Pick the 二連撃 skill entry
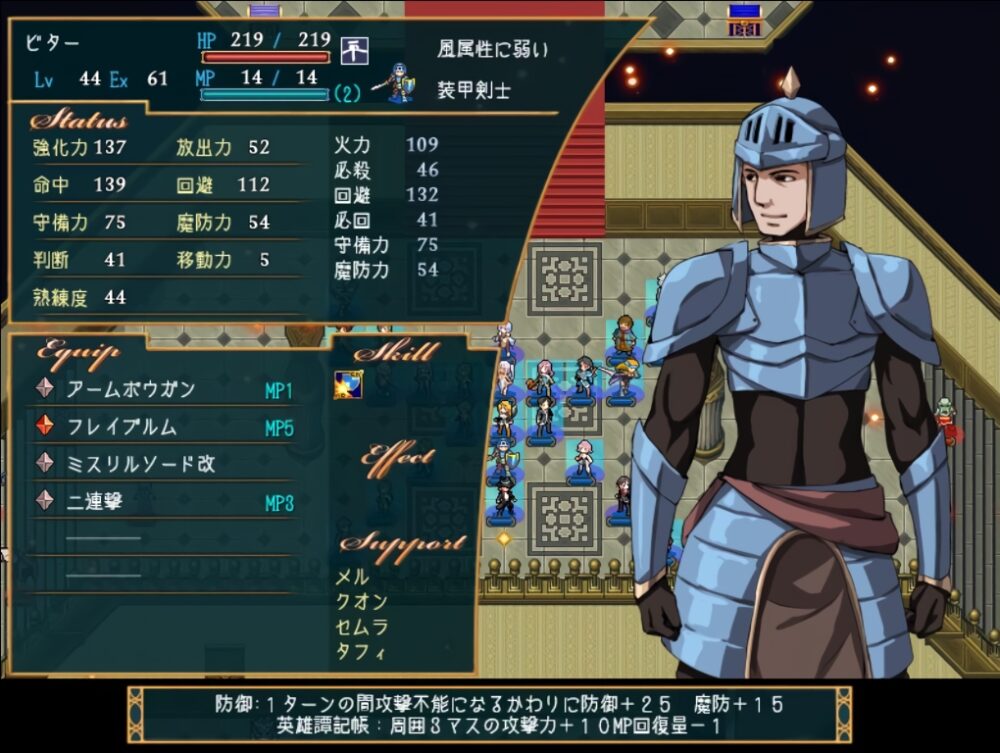Viewport: 1000px width, 753px height. coord(95,502)
